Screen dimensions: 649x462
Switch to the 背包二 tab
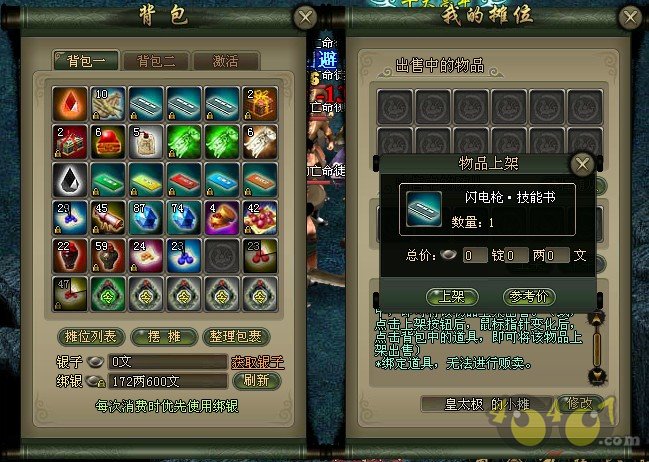[x=156, y=61]
